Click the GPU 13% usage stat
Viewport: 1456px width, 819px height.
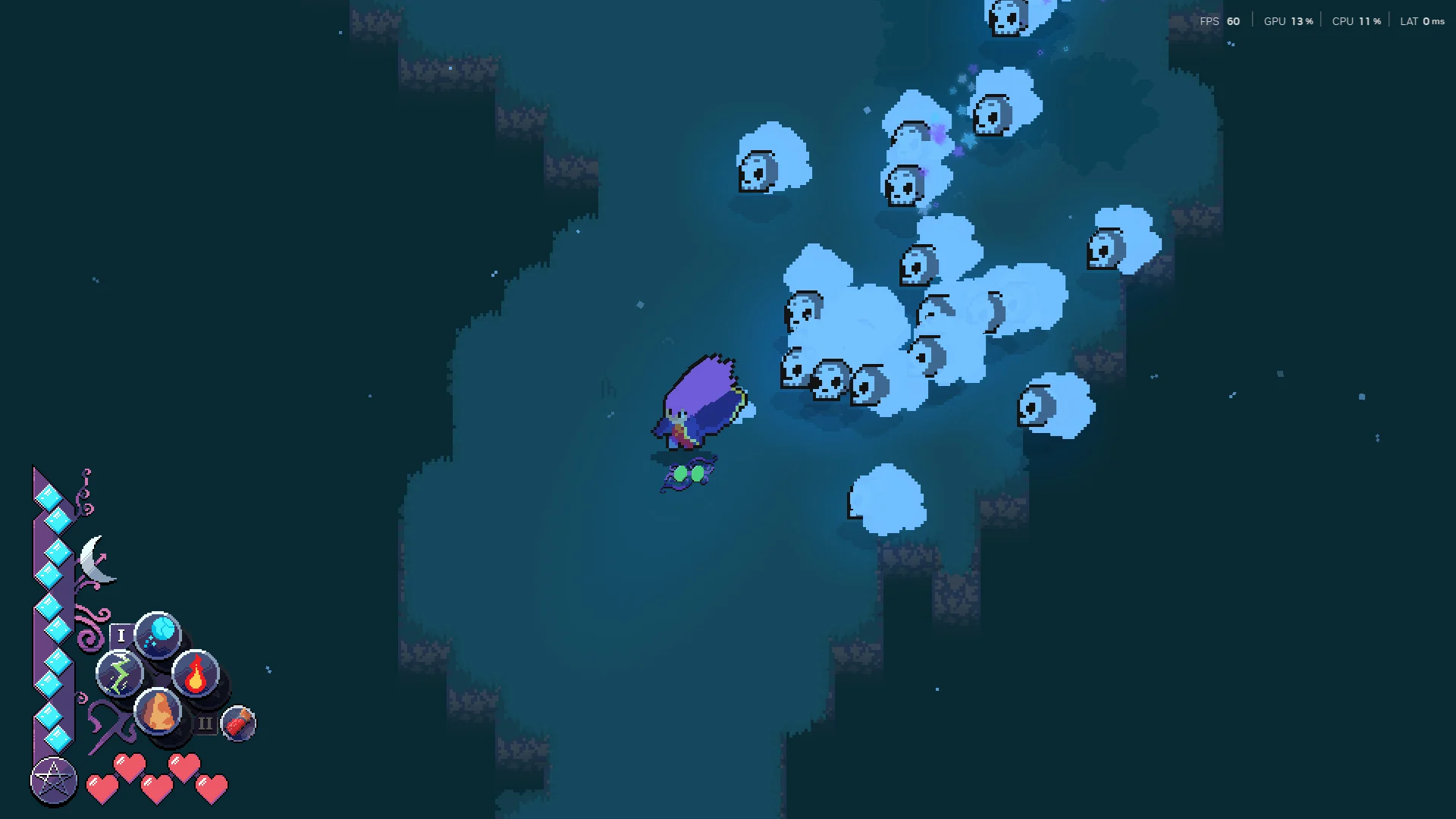click(1287, 21)
